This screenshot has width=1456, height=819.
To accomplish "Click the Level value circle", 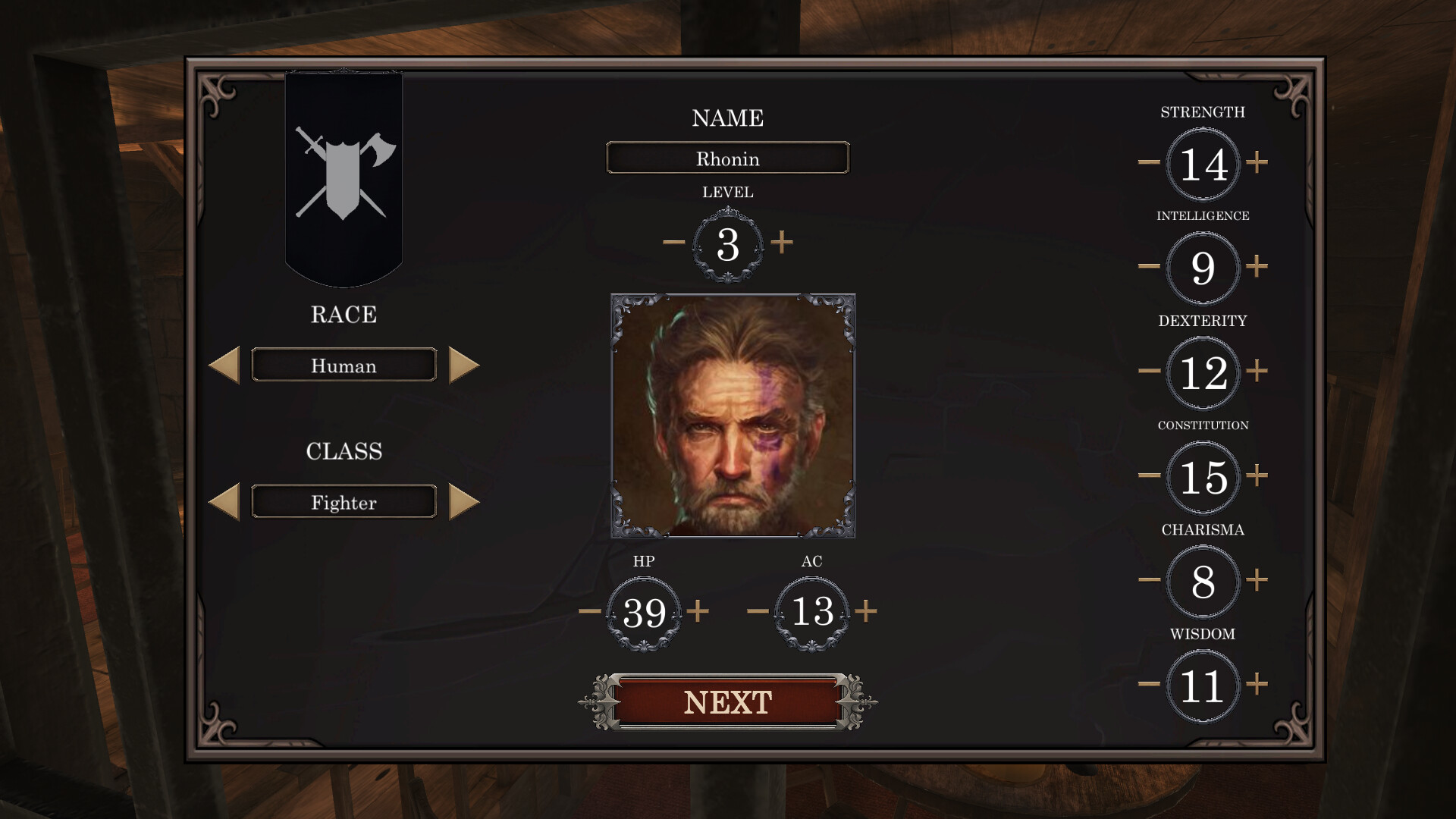I will click(x=727, y=244).
